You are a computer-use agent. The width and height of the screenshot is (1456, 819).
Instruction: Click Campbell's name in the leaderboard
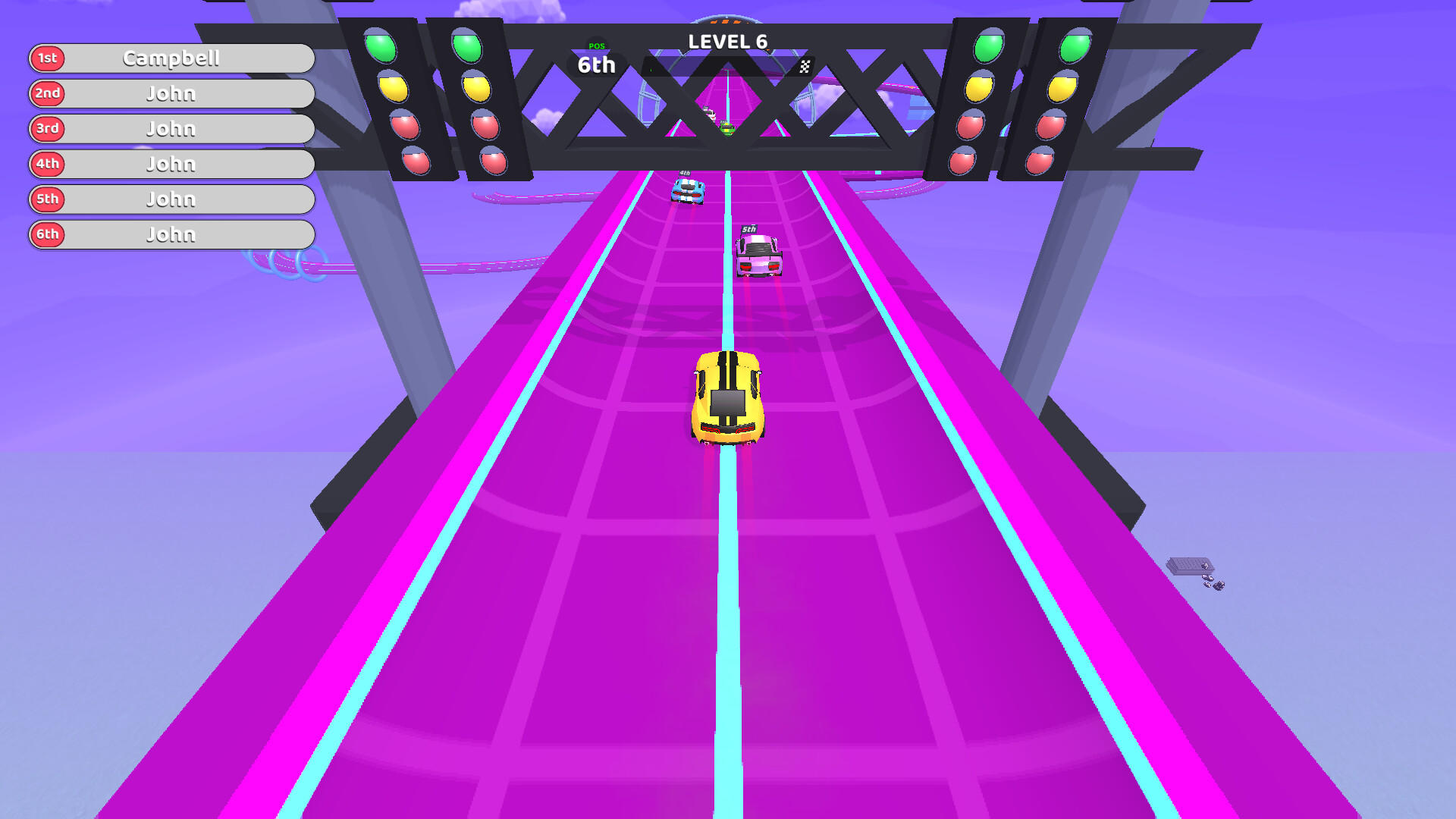(171, 58)
